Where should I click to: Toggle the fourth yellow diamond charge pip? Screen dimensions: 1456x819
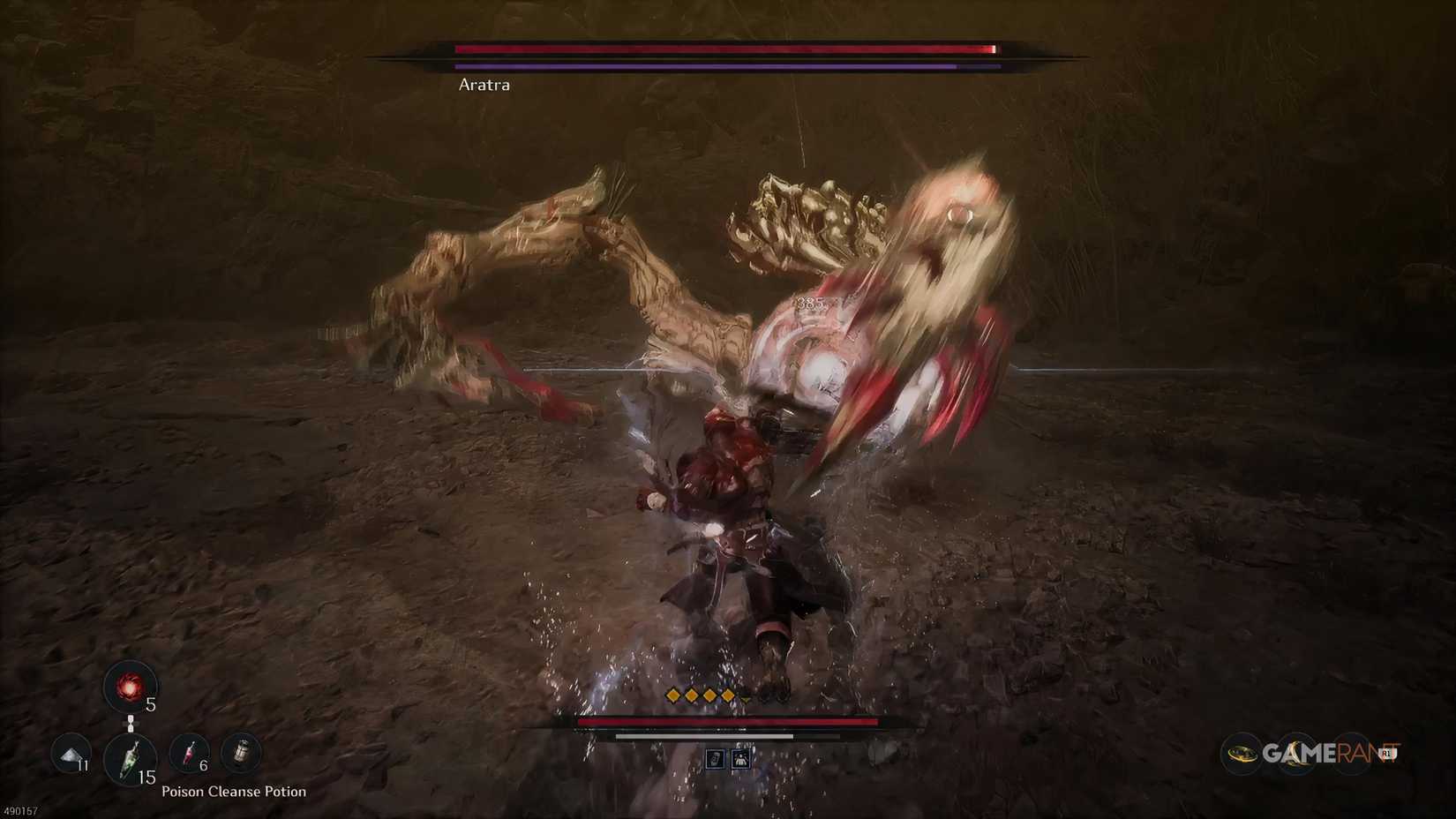pos(727,695)
